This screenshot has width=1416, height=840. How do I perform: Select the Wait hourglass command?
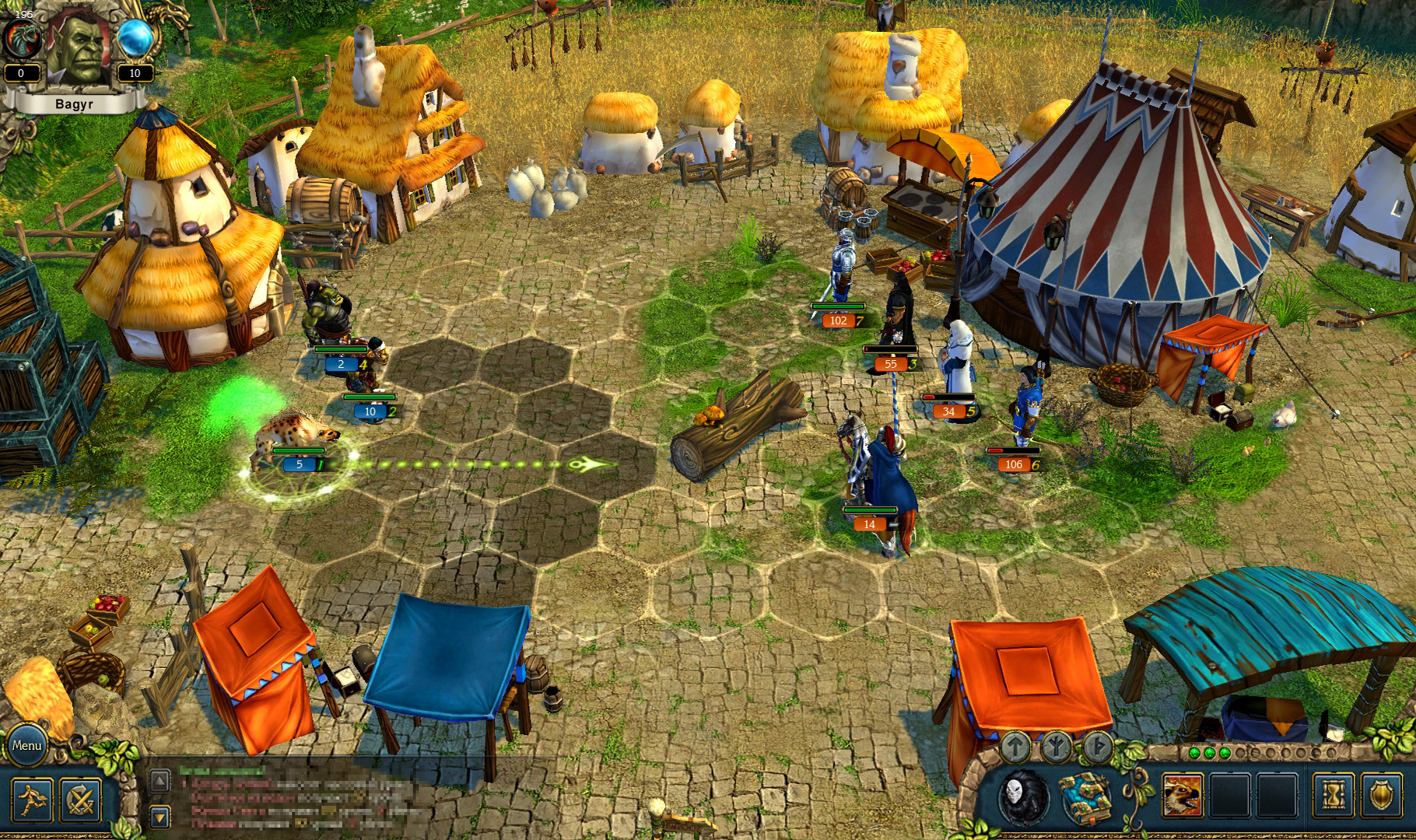pos(1331,796)
